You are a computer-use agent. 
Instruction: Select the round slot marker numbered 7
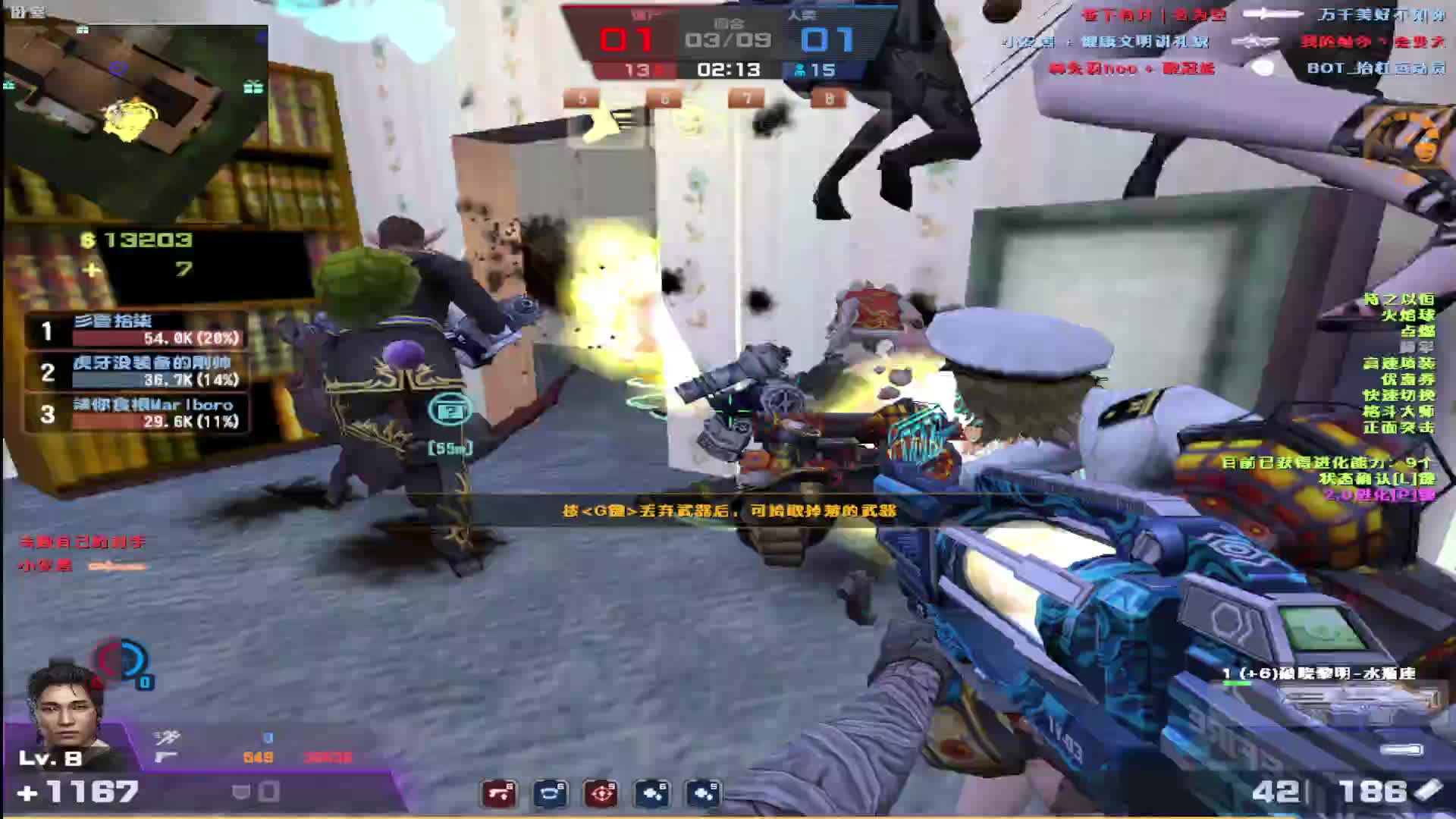[x=747, y=99]
